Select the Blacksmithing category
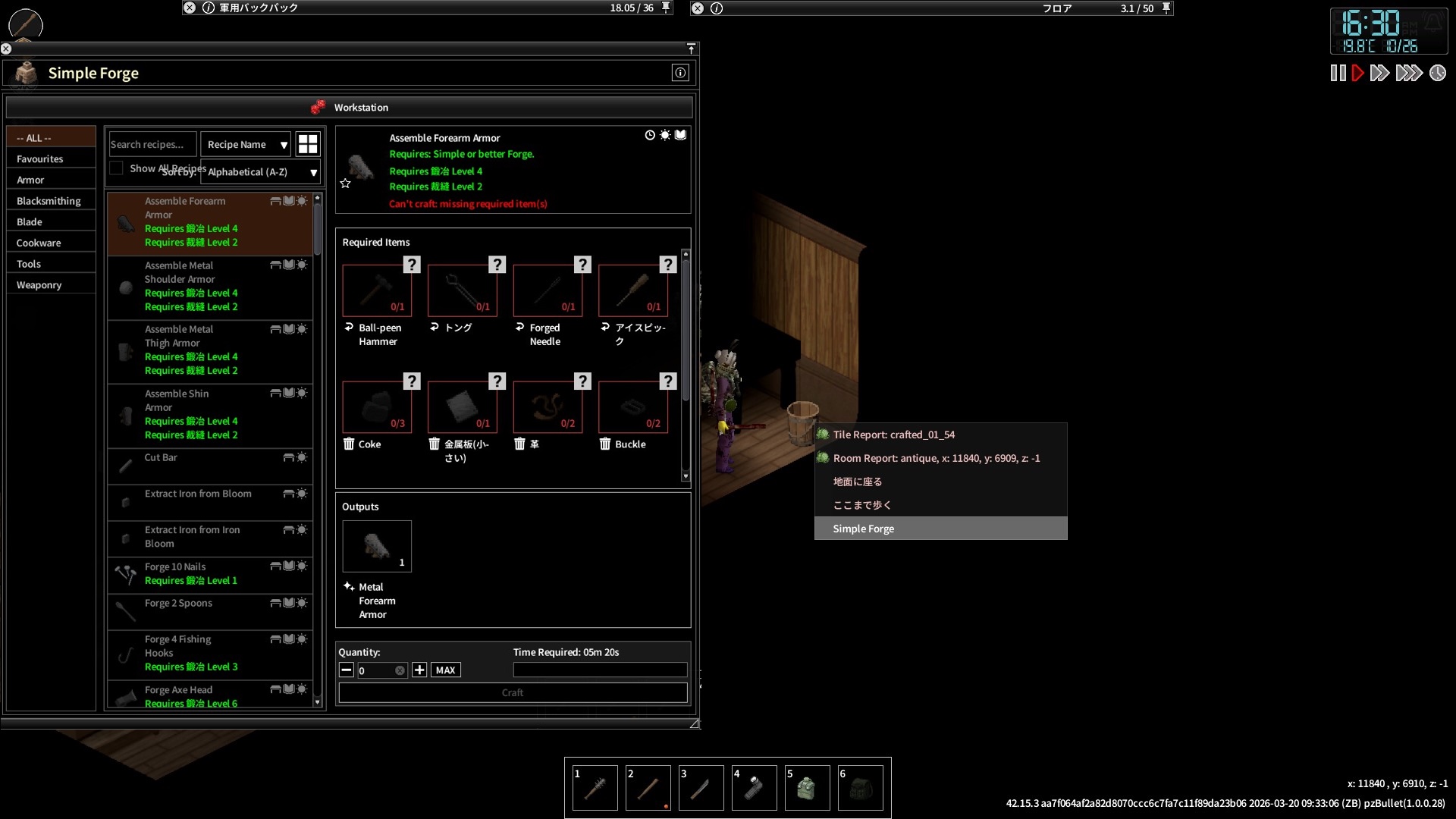This screenshot has width=1456, height=819. 49,201
